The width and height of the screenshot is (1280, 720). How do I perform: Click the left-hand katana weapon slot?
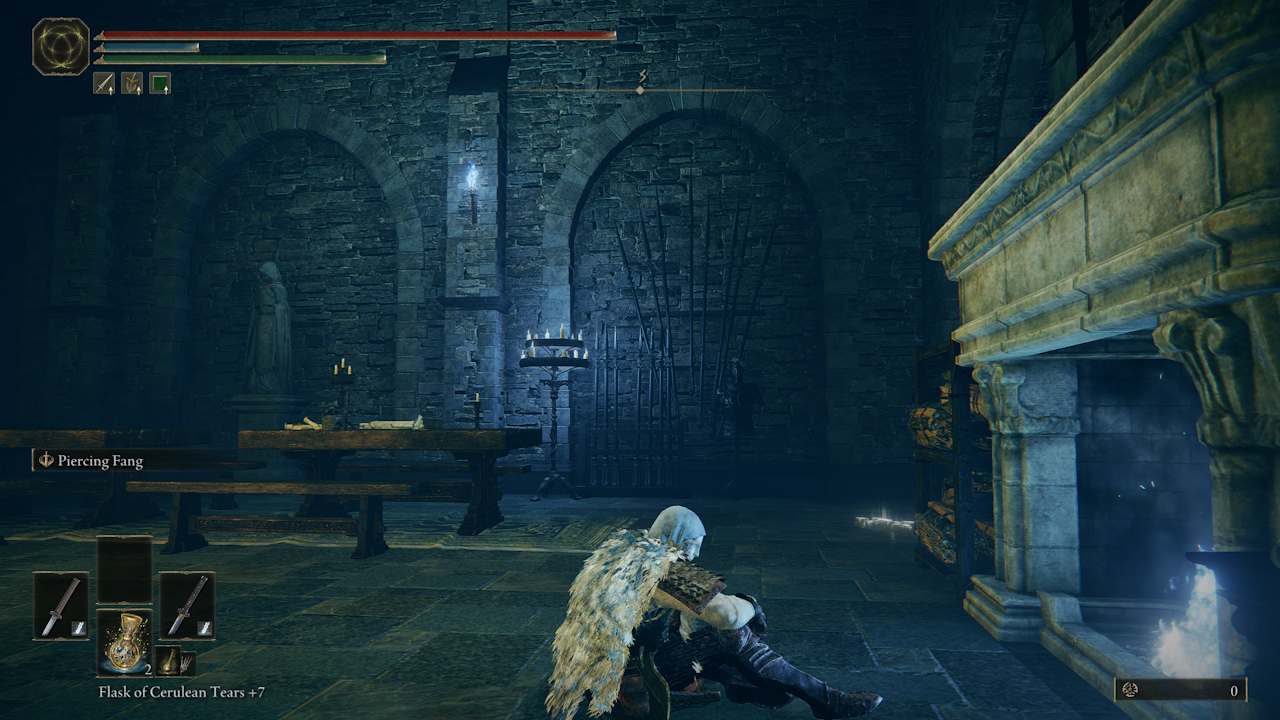[x=61, y=605]
